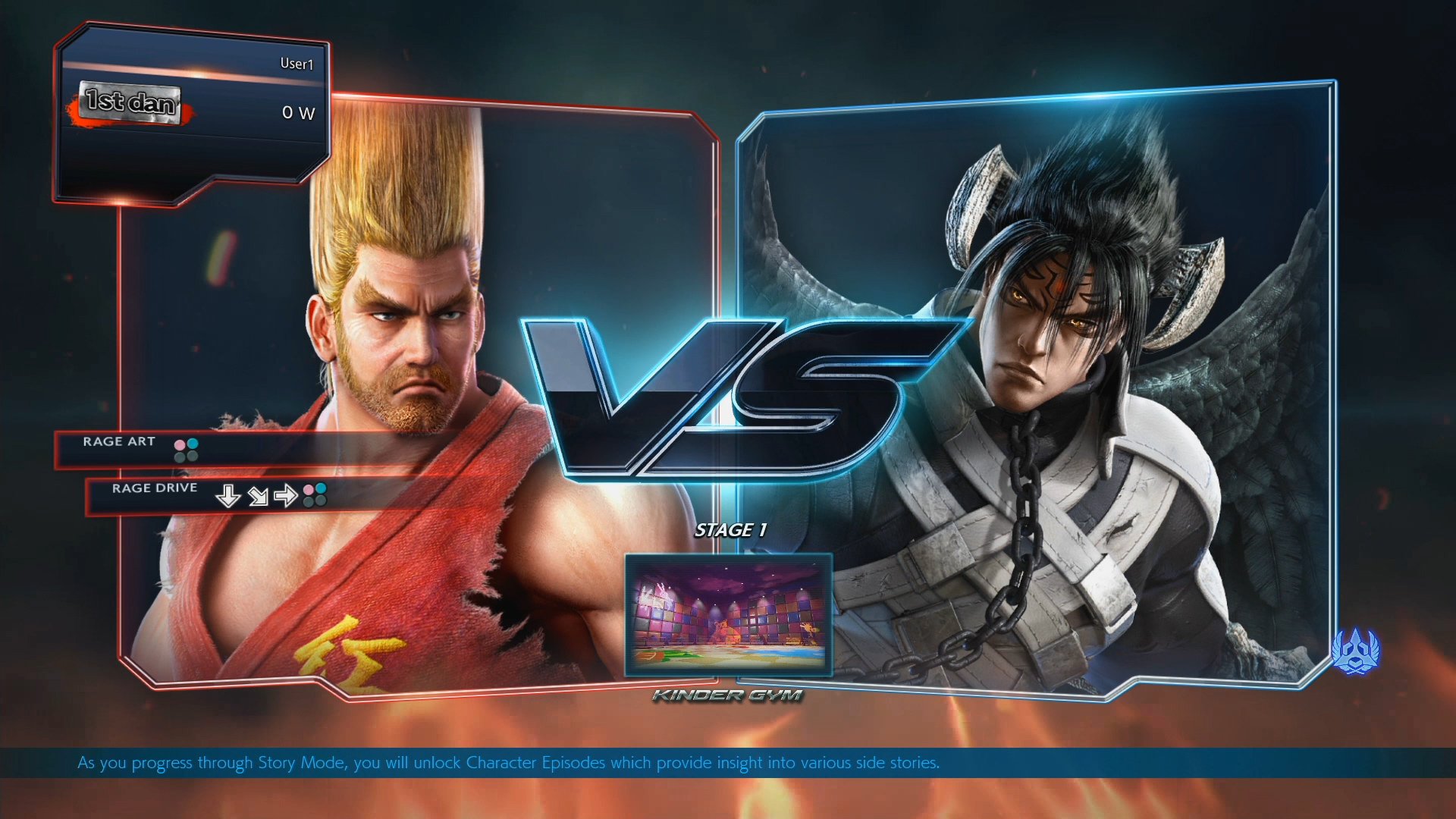Select the forward arrow icon in Rage Drive
Image resolution: width=1456 pixels, height=819 pixels.
pyautogui.click(x=287, y=496)
